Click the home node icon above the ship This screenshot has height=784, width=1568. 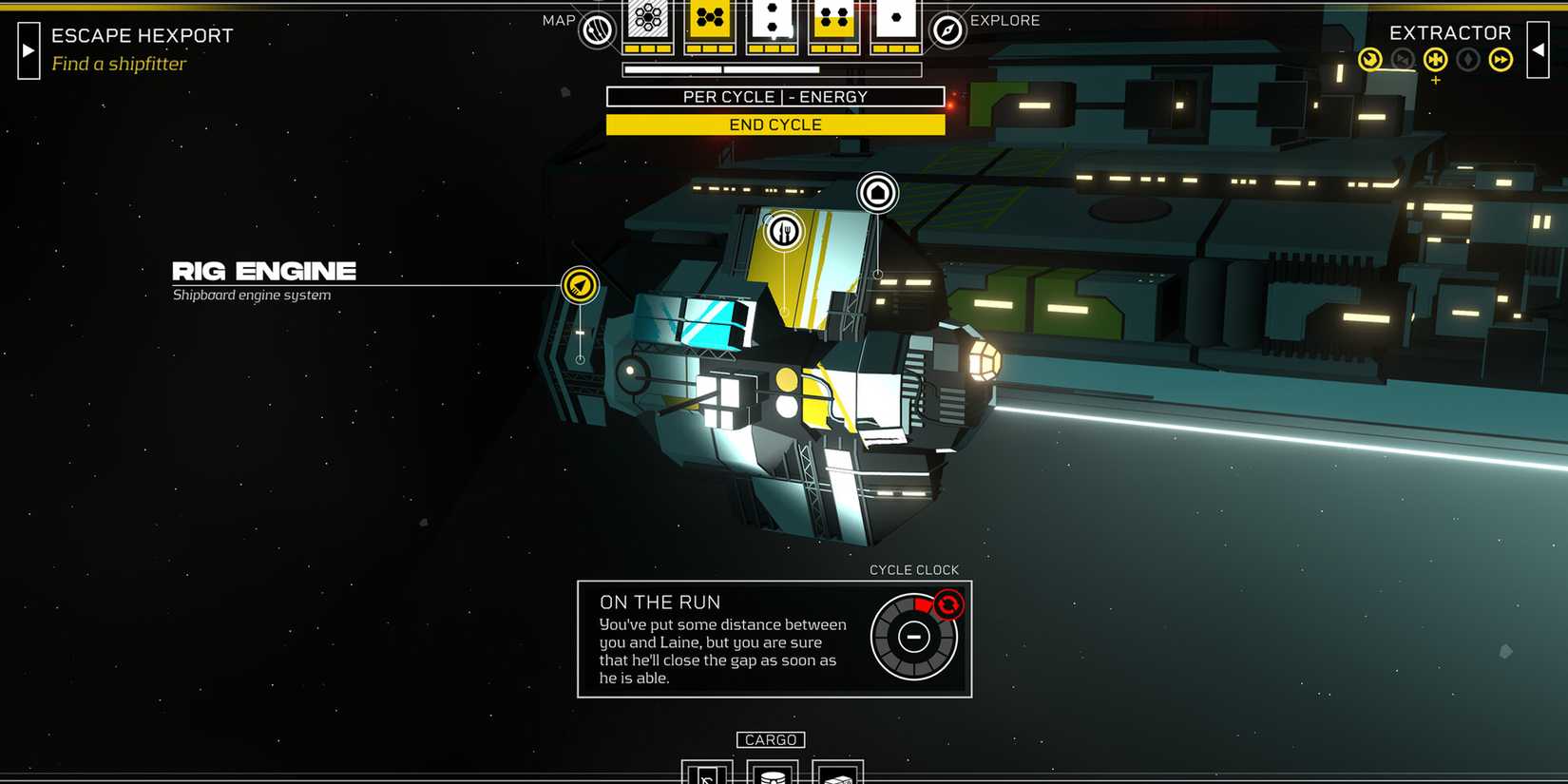(x=877, y=192)
